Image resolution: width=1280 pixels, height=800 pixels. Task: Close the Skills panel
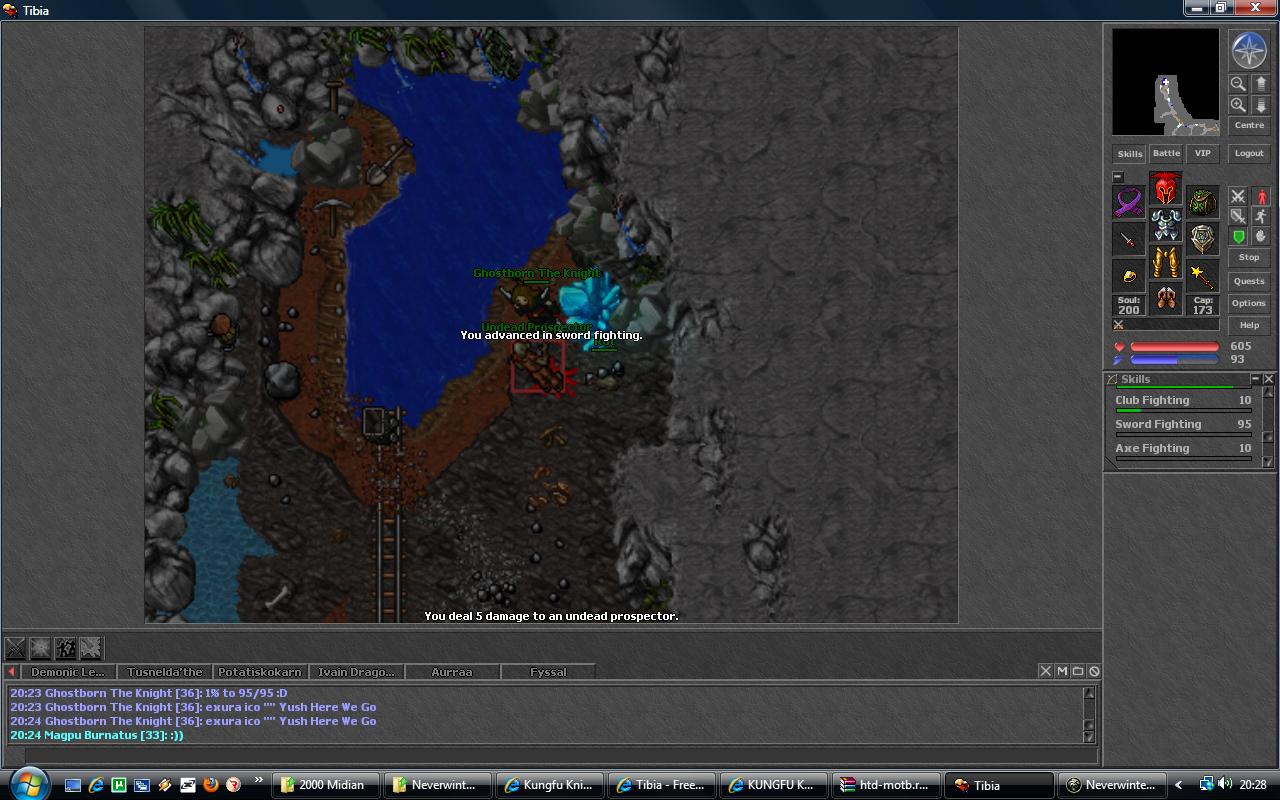[1269, 379]
